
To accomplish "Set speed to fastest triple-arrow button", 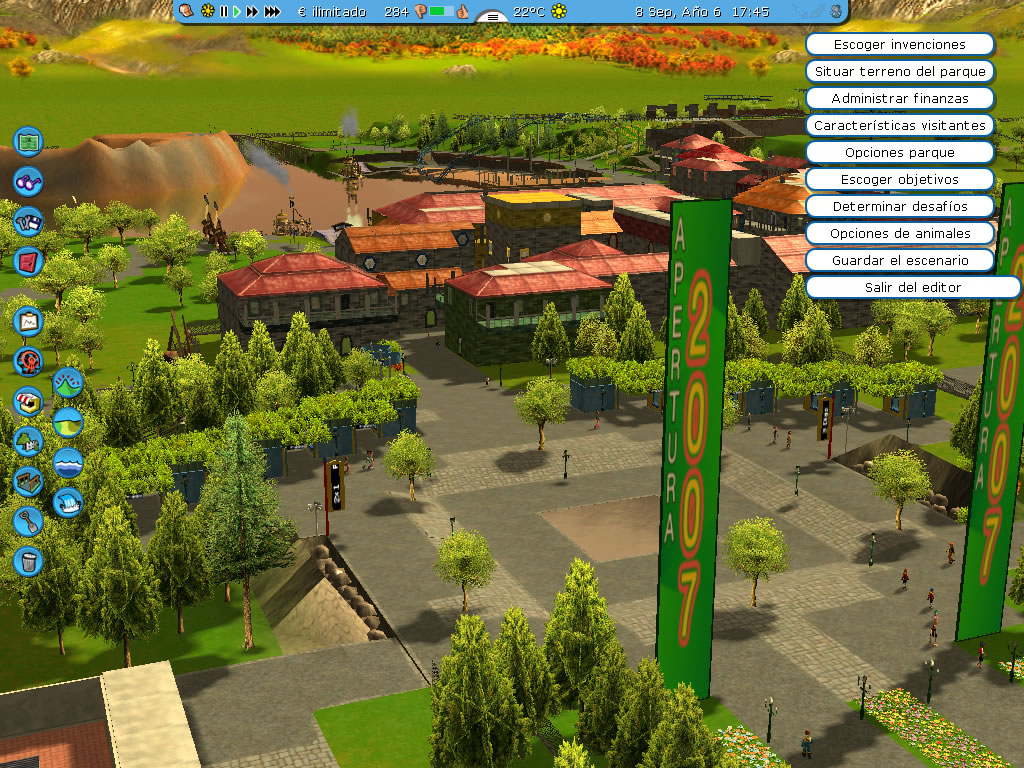I will pos(272,12).
